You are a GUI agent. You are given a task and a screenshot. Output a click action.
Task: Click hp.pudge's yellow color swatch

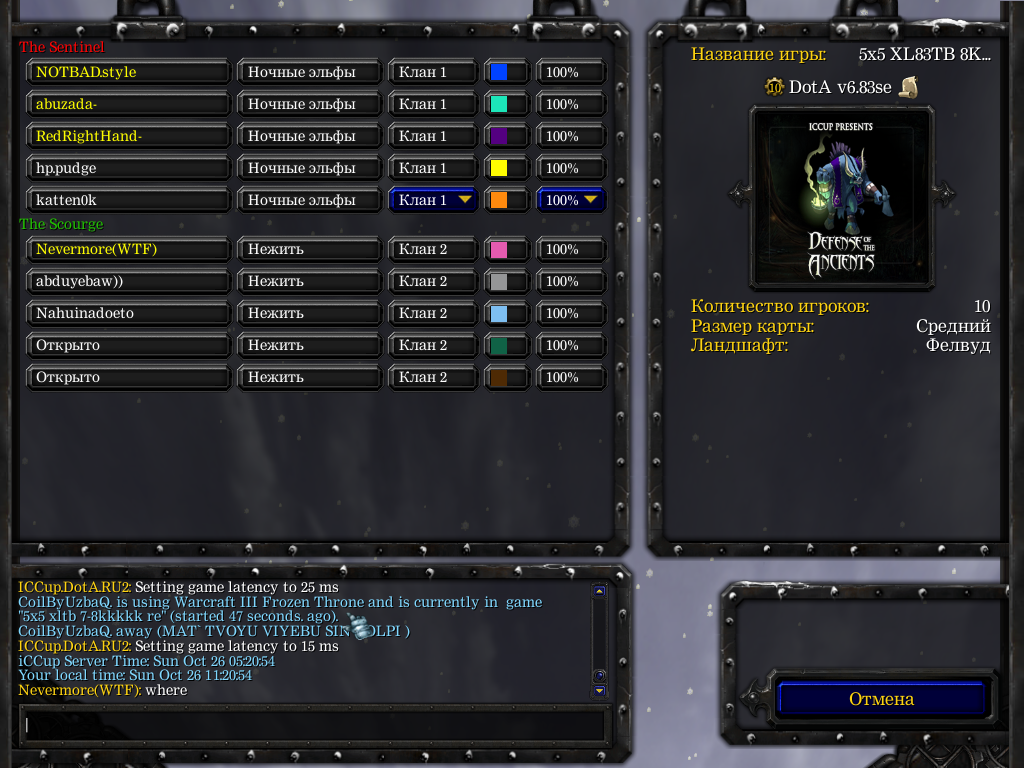click(x=498, y=168)
